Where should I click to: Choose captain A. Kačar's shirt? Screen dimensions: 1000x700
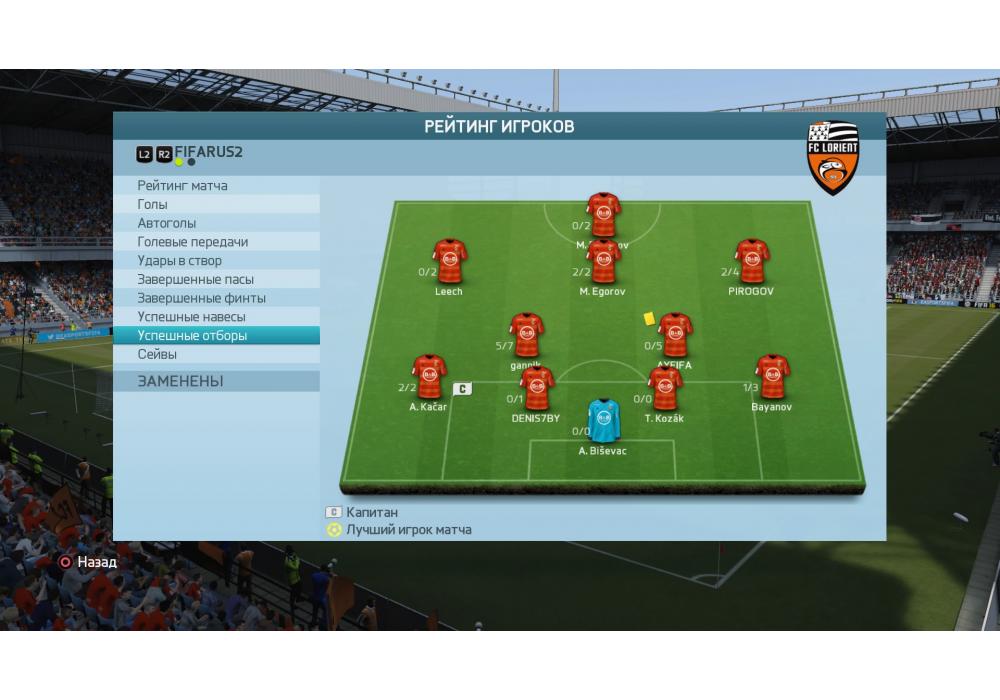click(x=429, y=377)
